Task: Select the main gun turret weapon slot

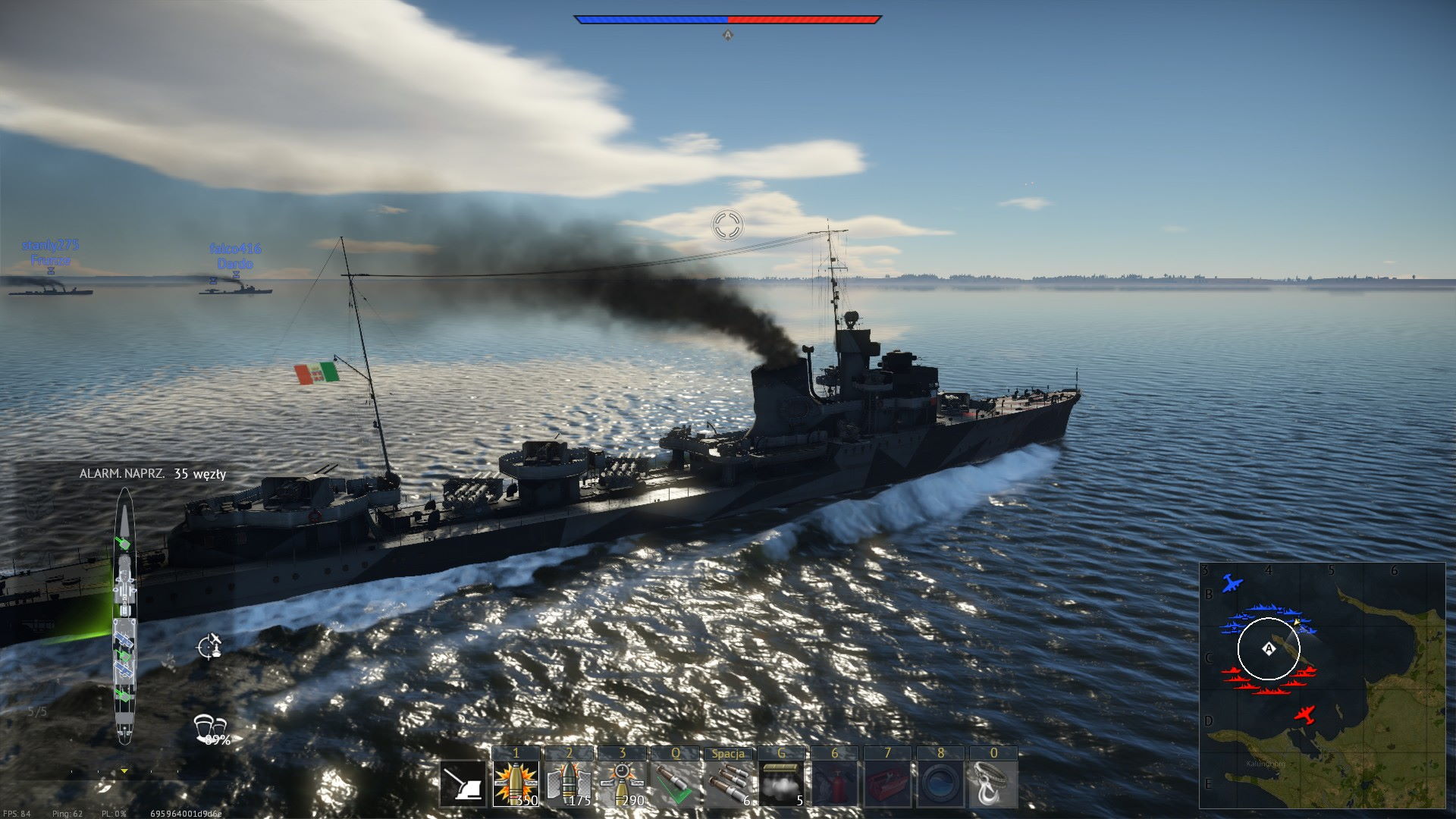Action: coord(463,784)
